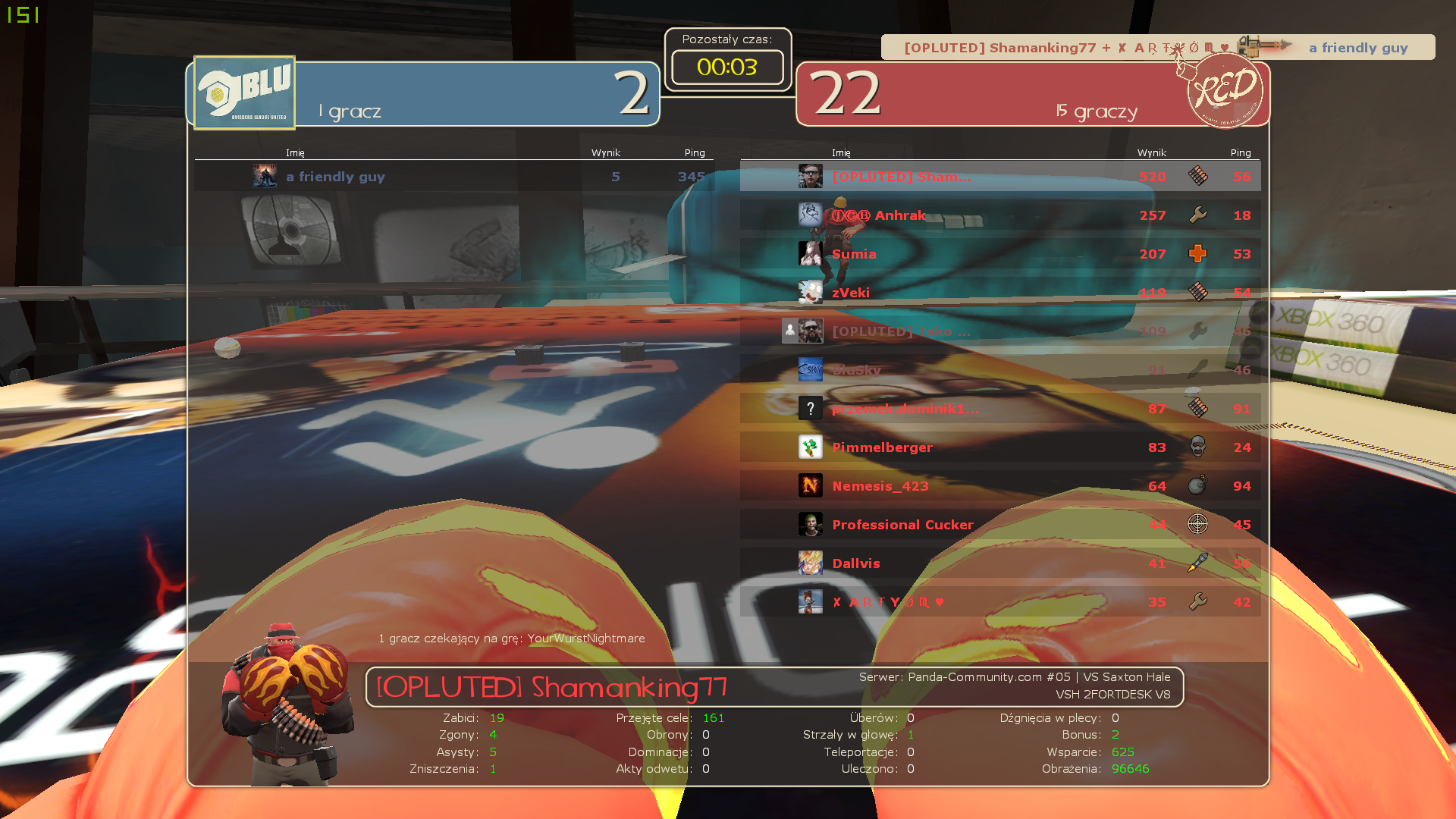
Task: Toggle highlight on the Dallvis row
Action: [x=986, y=563]
